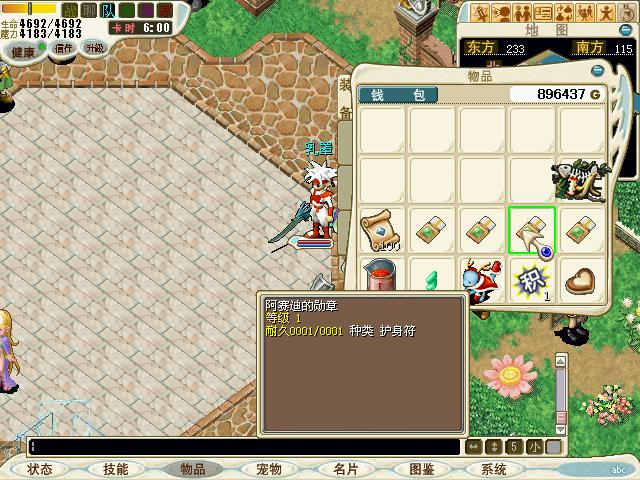Open the 宠物 pets menu
The height and width of the screenshot is (480, 640).
click(x=268, y=469)
